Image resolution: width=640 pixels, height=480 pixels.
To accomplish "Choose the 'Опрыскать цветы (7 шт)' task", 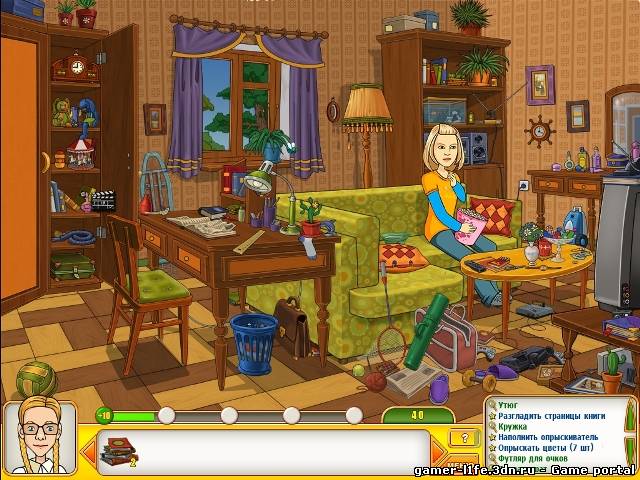I will (x=546, y=449).
